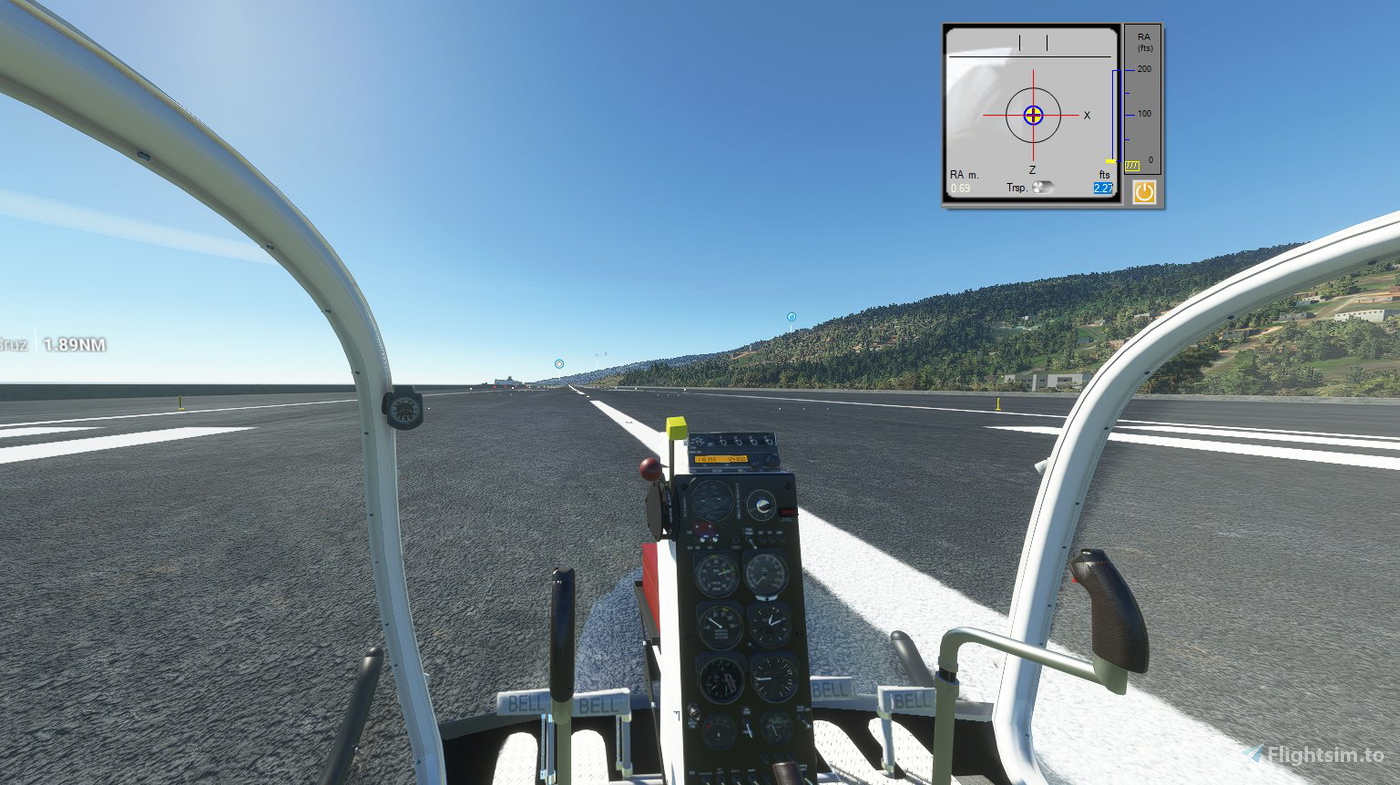
Task: Click the altimeter gauge on the panel
Action: point(721,677)
